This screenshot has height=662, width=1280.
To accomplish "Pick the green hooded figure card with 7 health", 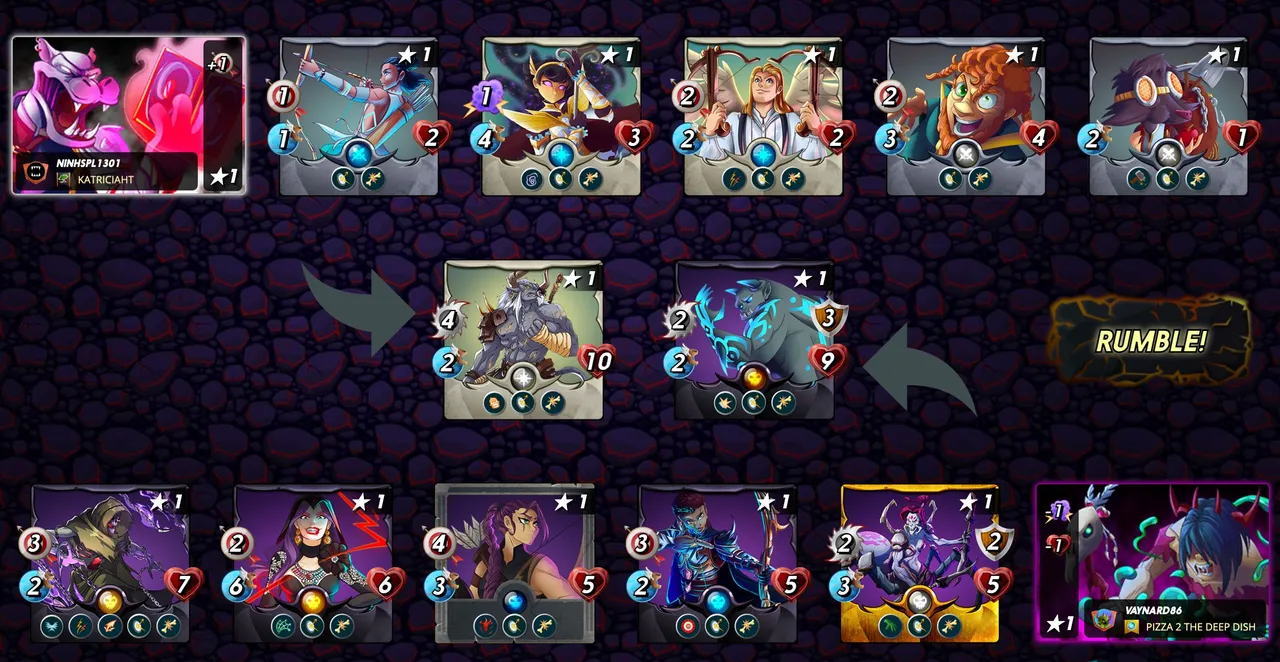I will click(x=110, y=563).
